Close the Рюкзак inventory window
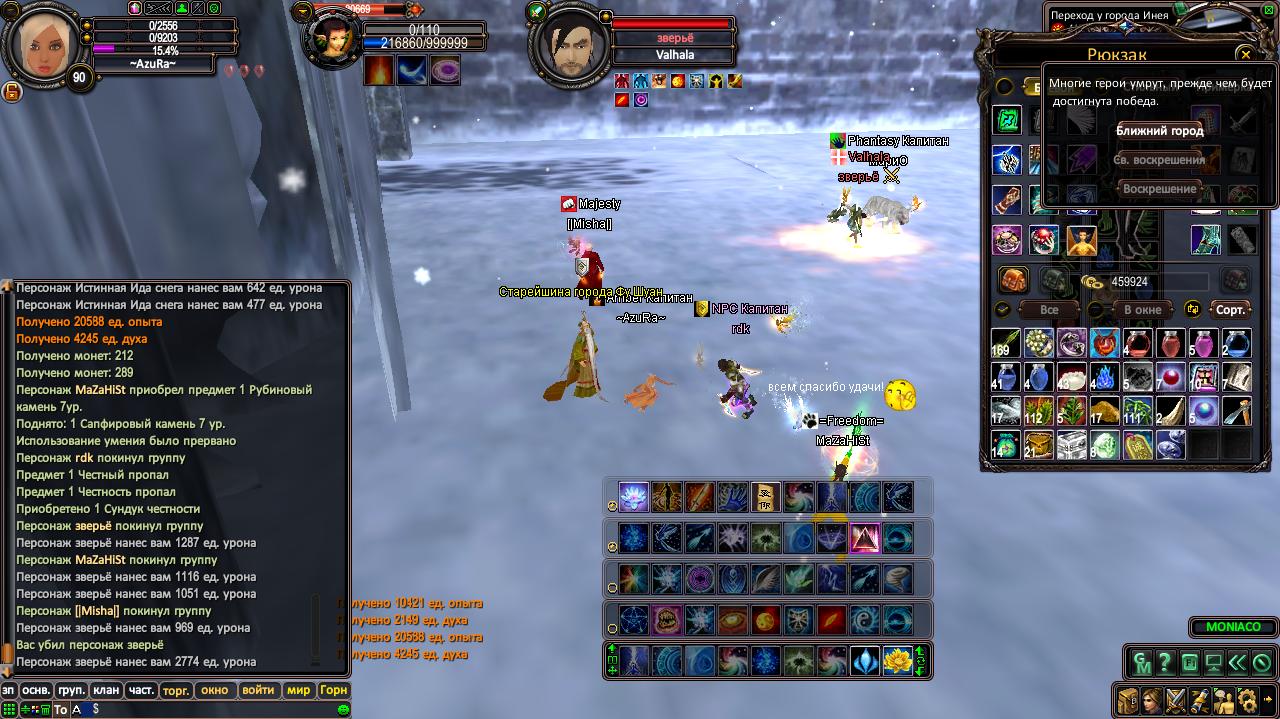 pyautogui.click(x=1245, y=54)
